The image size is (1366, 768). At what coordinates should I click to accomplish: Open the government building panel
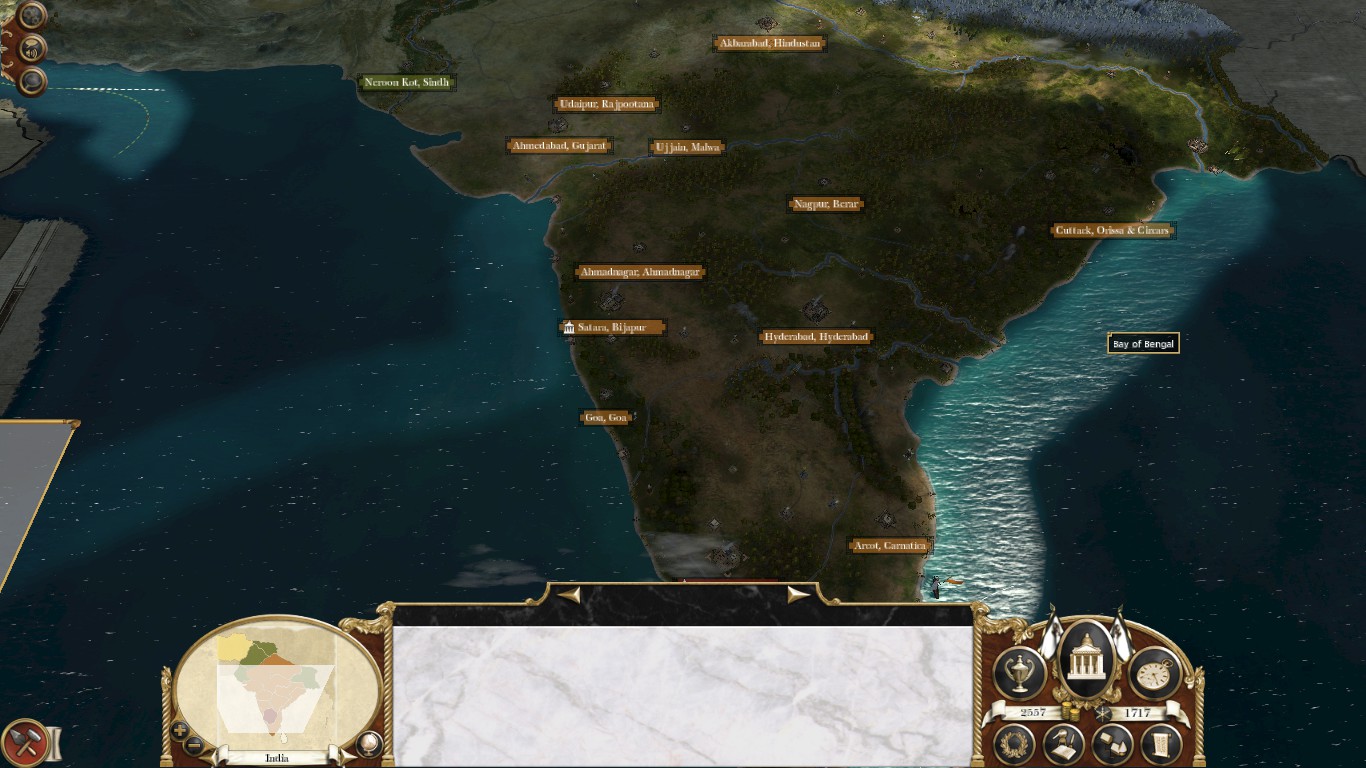point(1086,661)
